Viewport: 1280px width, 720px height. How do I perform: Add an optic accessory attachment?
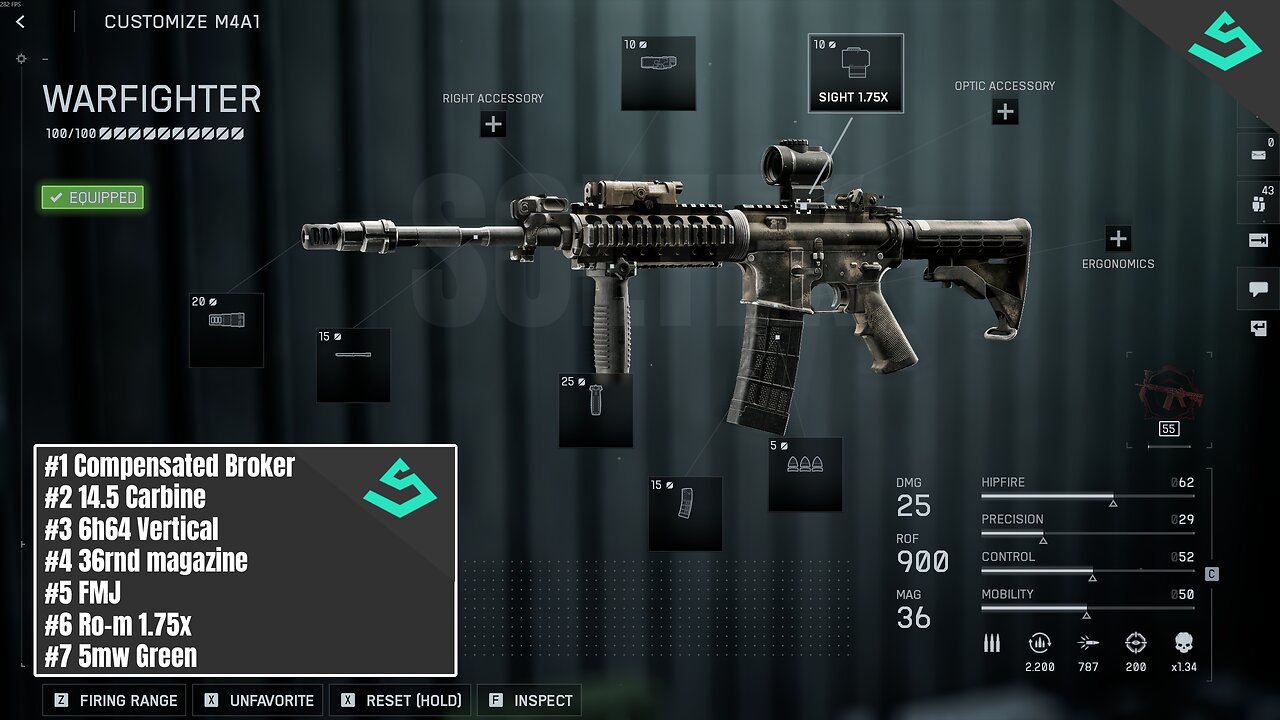[1005, 112]
